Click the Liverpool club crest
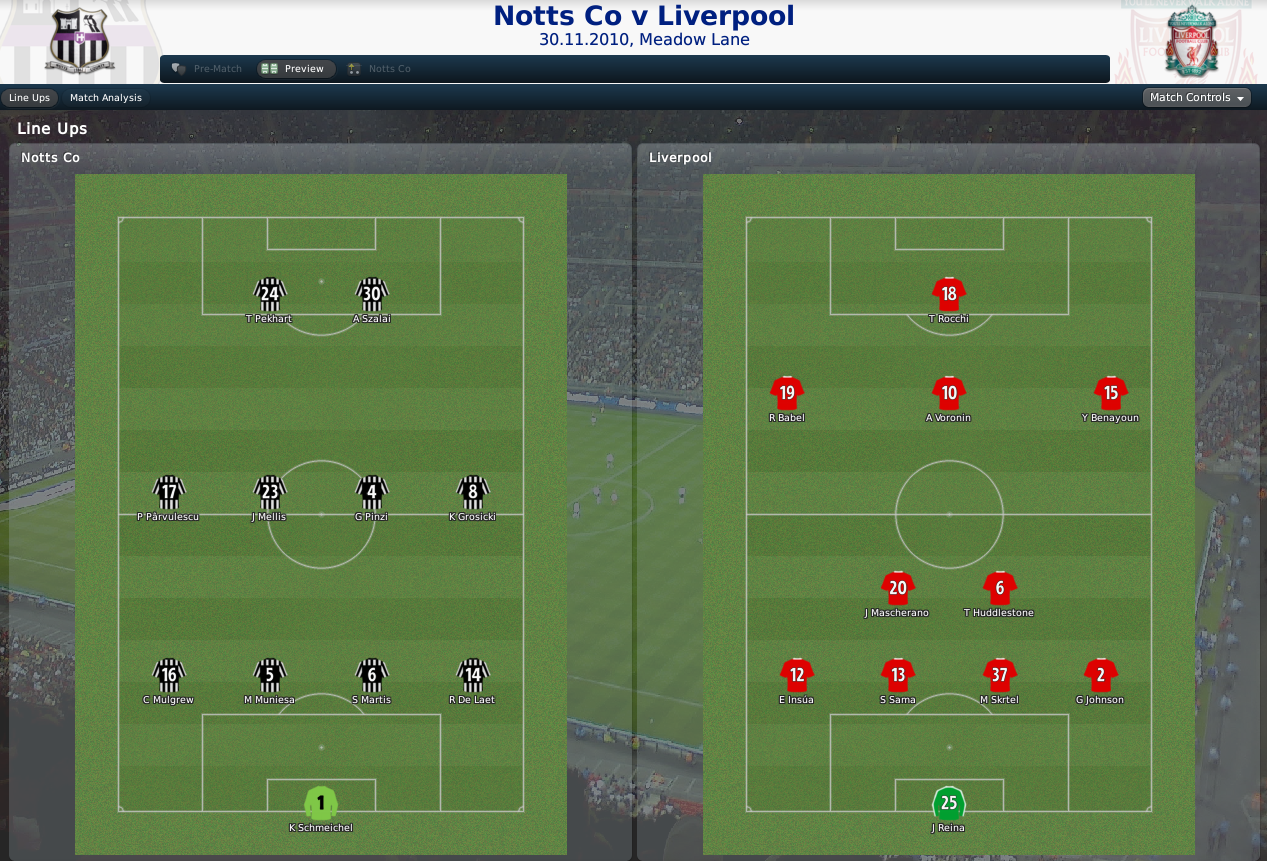This screenshot has height=861, width=1267. tap(1188, 42)
